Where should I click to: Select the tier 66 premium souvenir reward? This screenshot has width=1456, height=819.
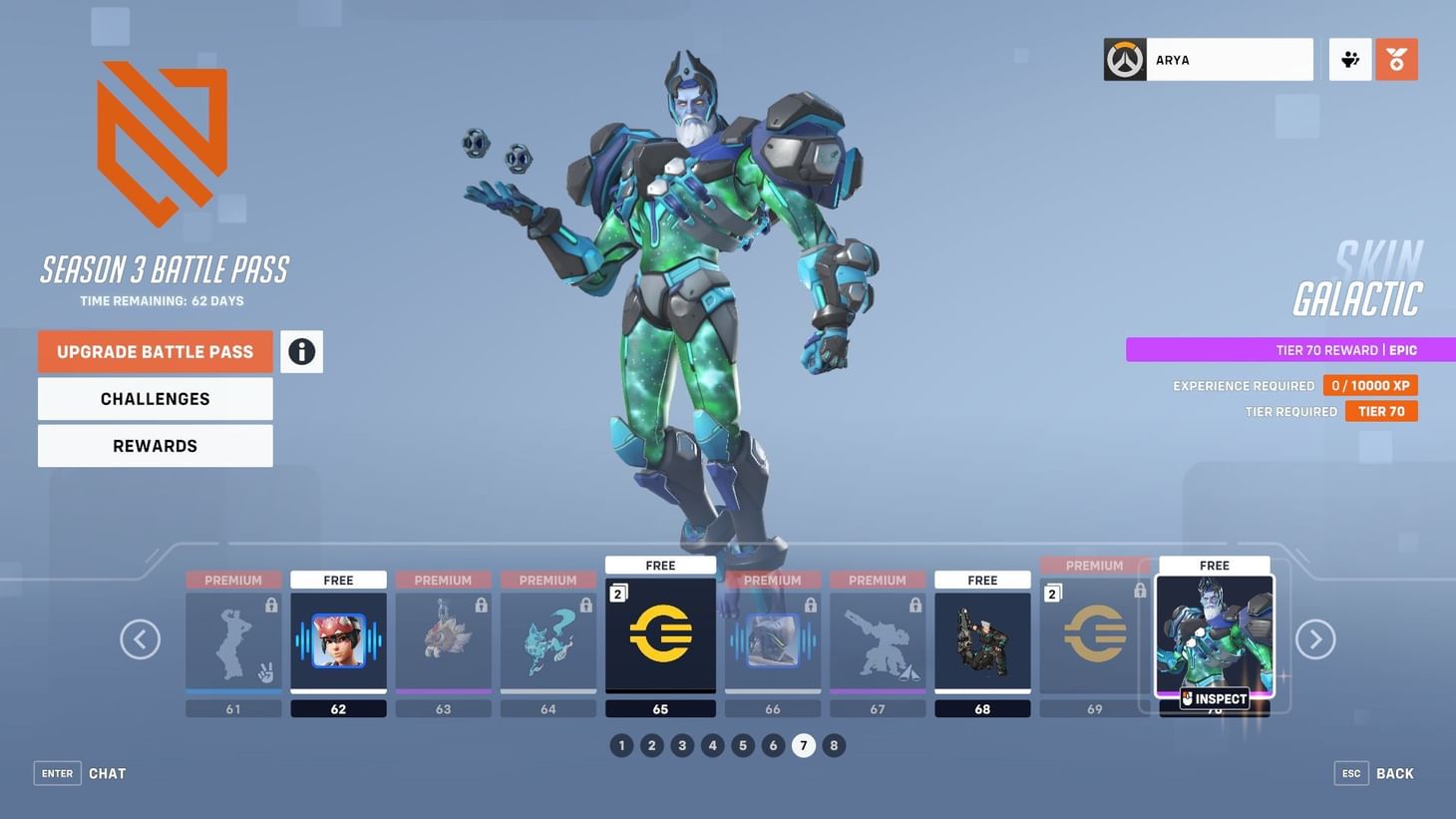pyautogui.click(x=773, y=638)
